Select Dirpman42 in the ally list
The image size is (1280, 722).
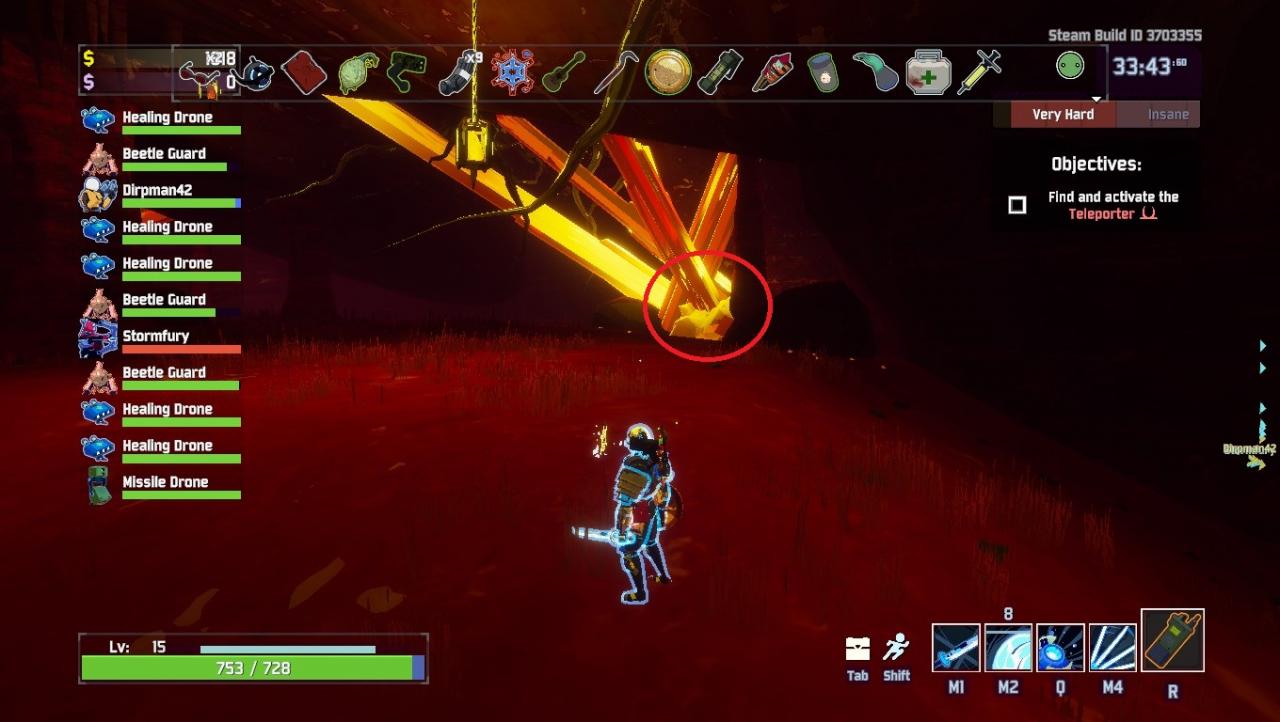click(157, 190)
